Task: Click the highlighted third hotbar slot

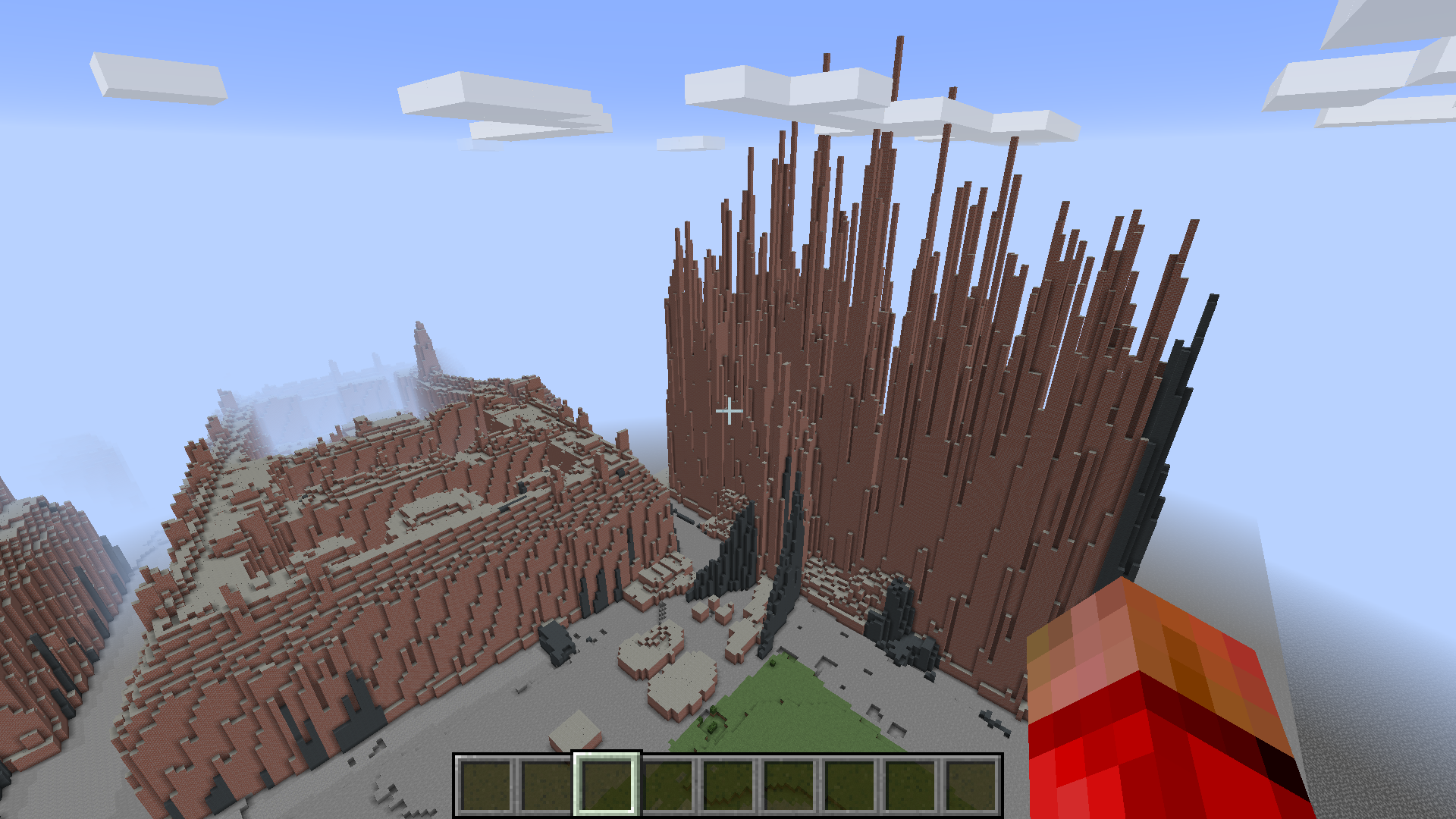Action: click(607, 785)
